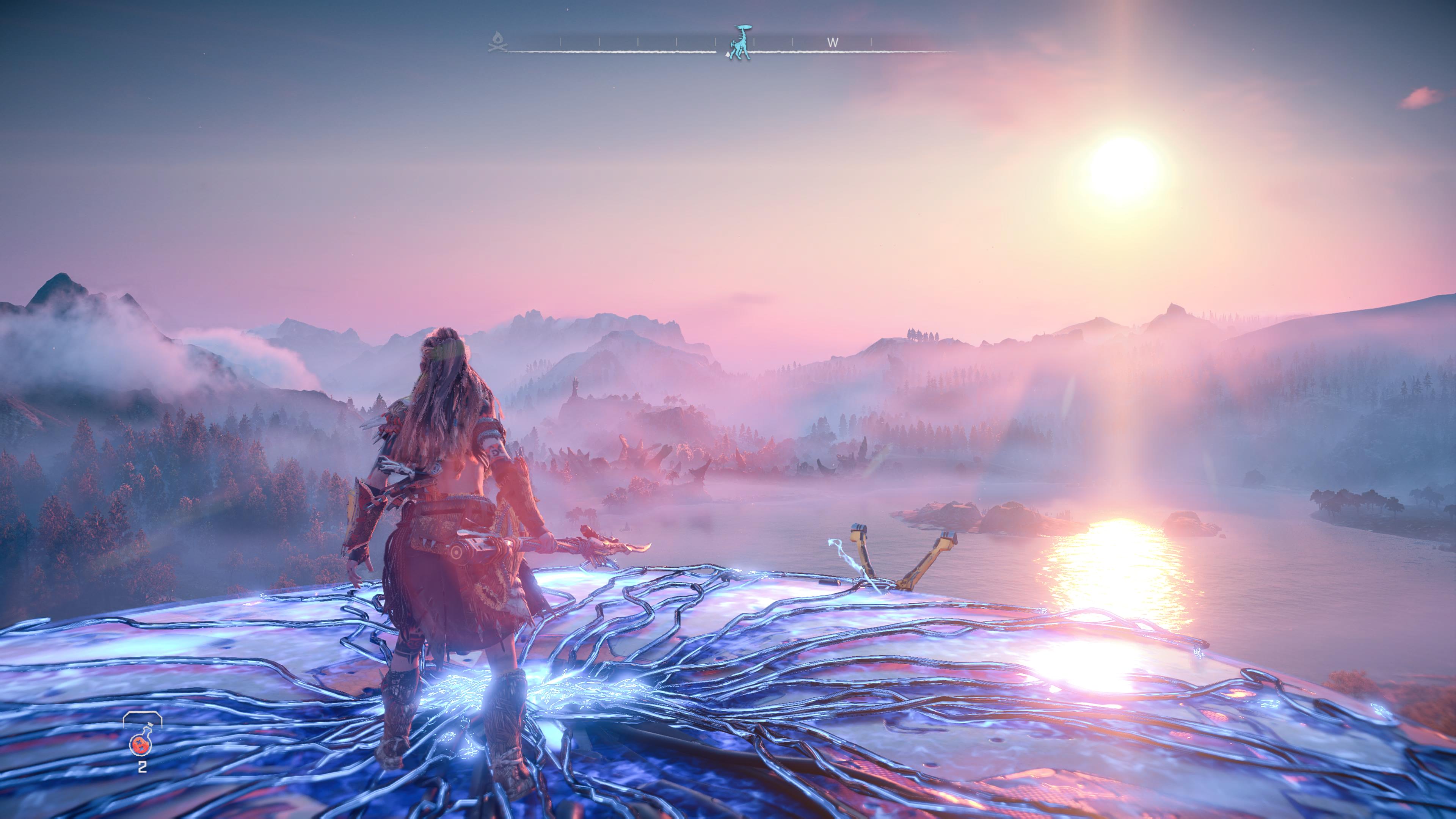Click the campfire icon on the compass
The image size is (1456, 819).
coord(497,42)
